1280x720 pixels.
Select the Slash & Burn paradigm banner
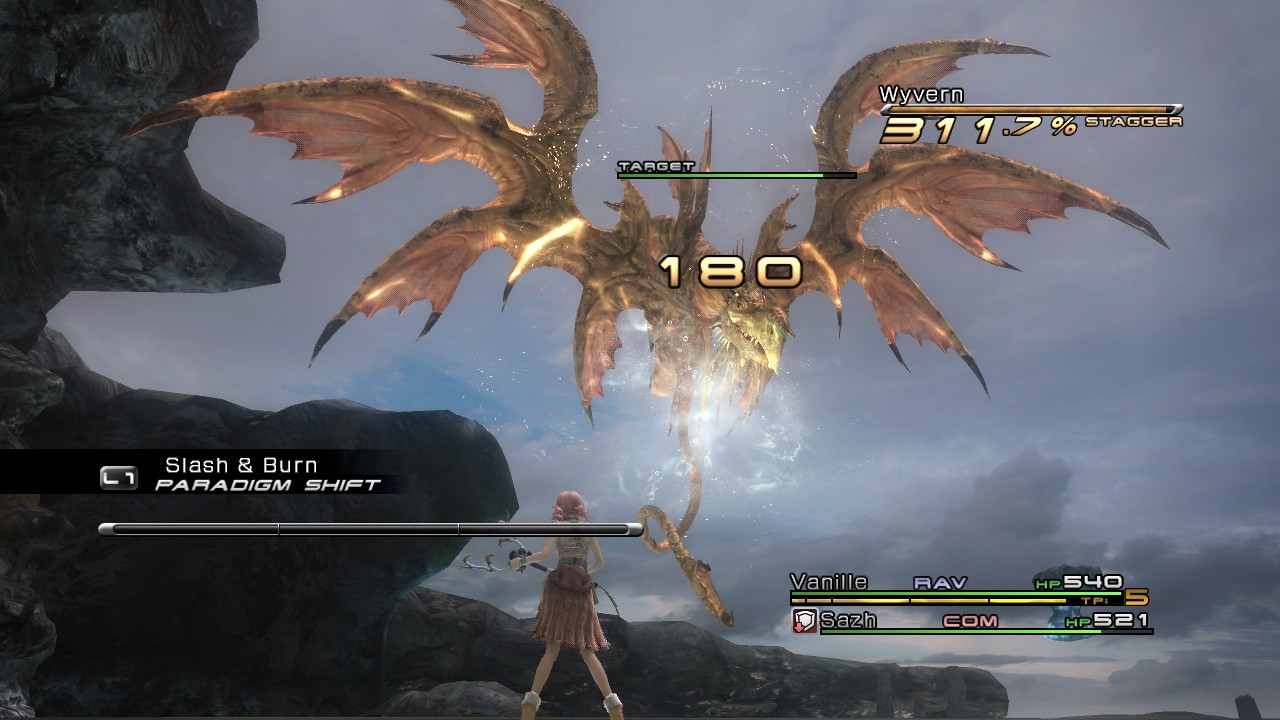[241, 466]
